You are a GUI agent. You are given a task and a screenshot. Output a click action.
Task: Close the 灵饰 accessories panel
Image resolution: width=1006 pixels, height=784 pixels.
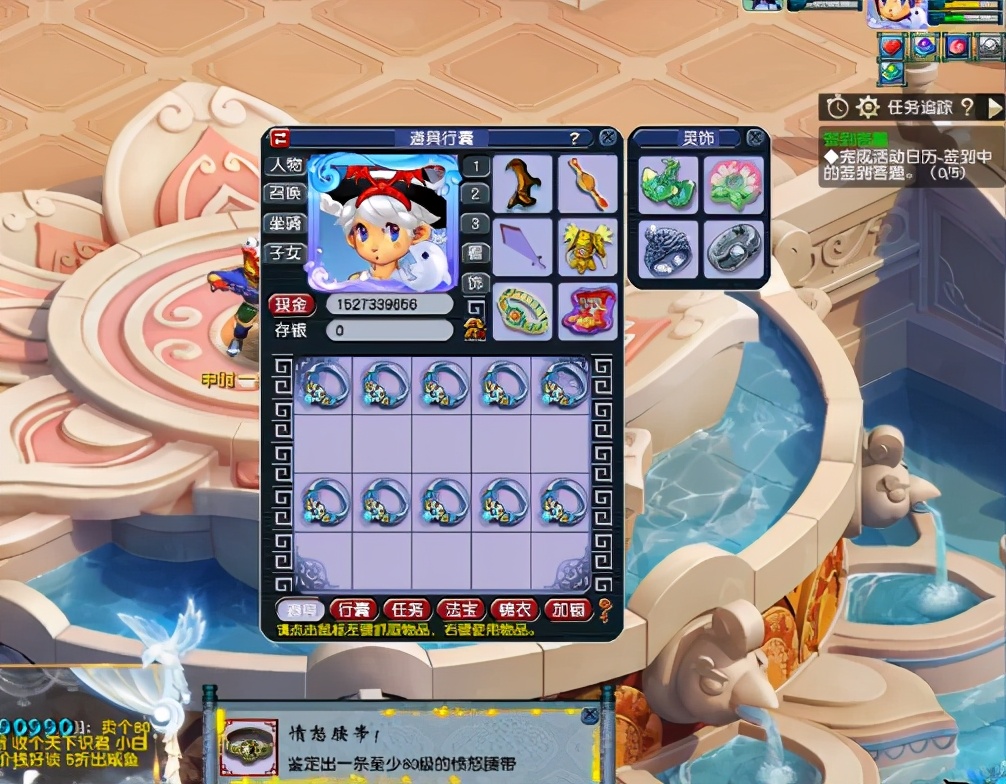(x=755, y=138)
